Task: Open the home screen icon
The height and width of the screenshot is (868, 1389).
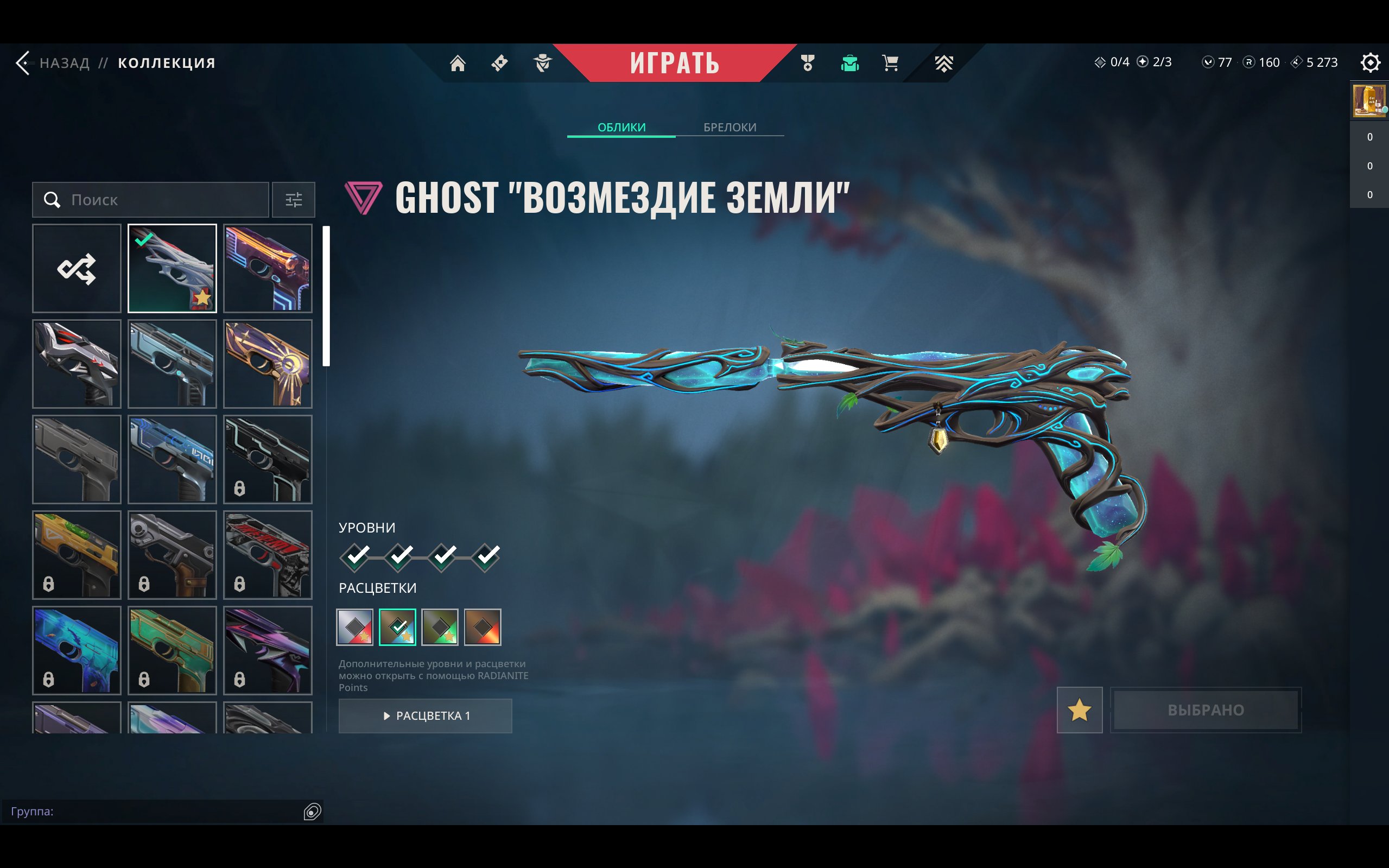Action: pyautogui.click(x=458, y=62)
